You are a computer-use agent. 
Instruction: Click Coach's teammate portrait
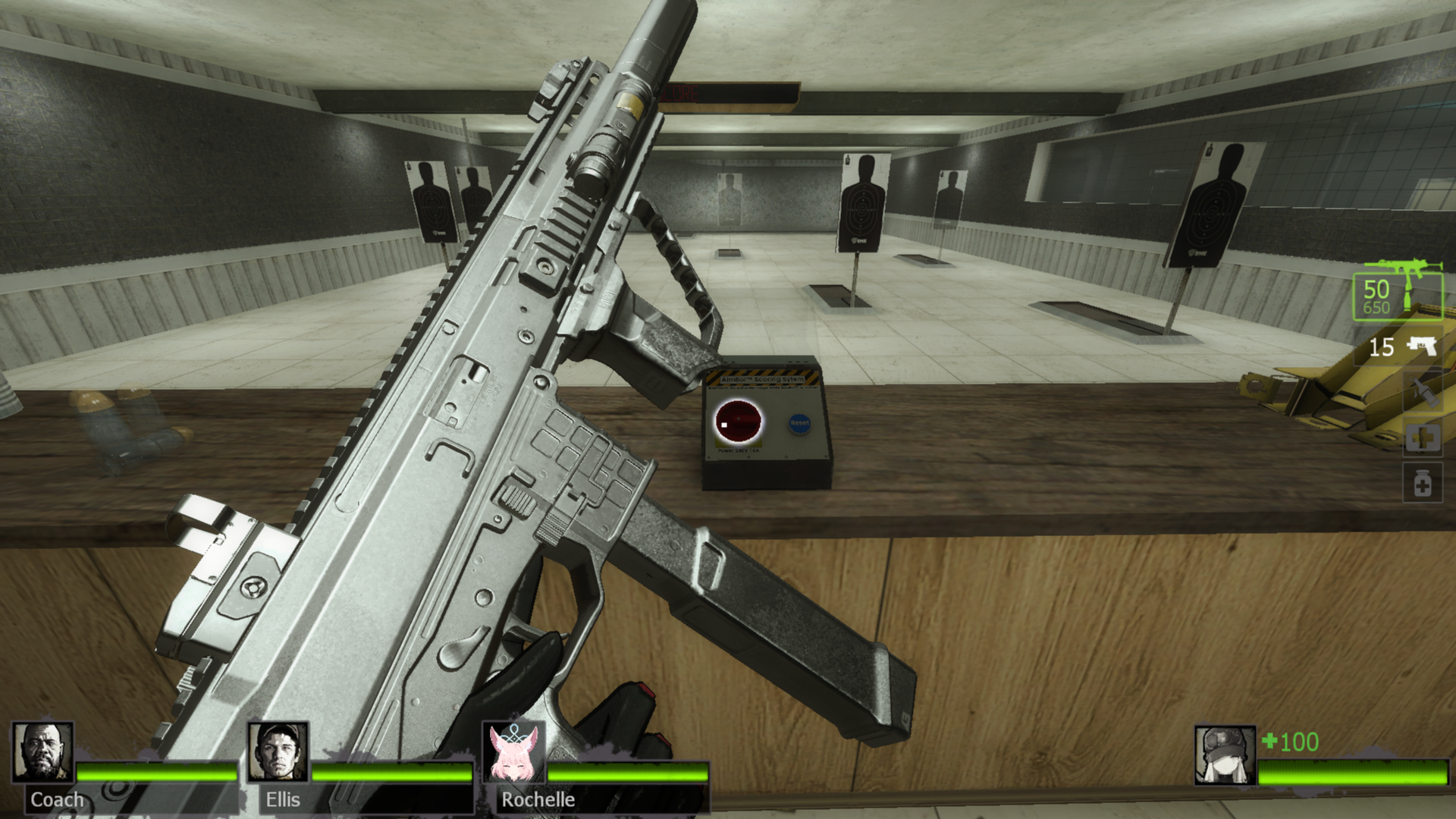(43, 752)
